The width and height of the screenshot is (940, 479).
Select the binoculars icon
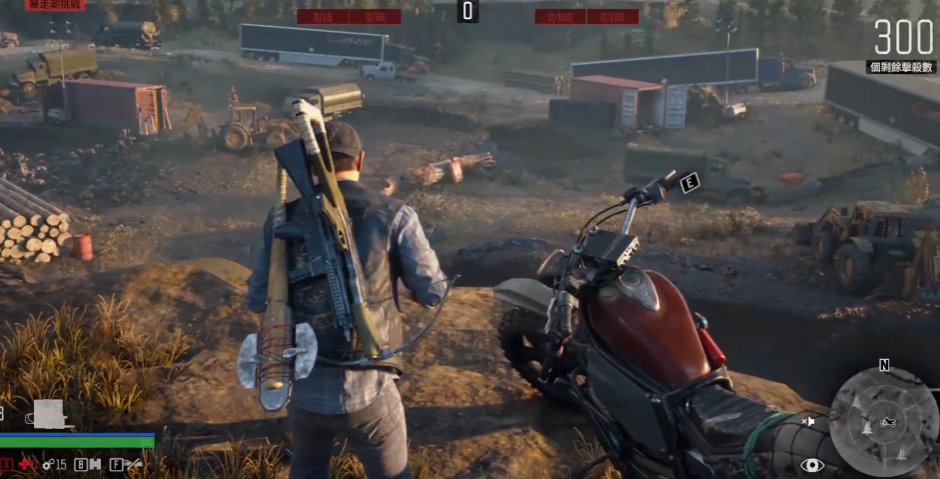95,464
